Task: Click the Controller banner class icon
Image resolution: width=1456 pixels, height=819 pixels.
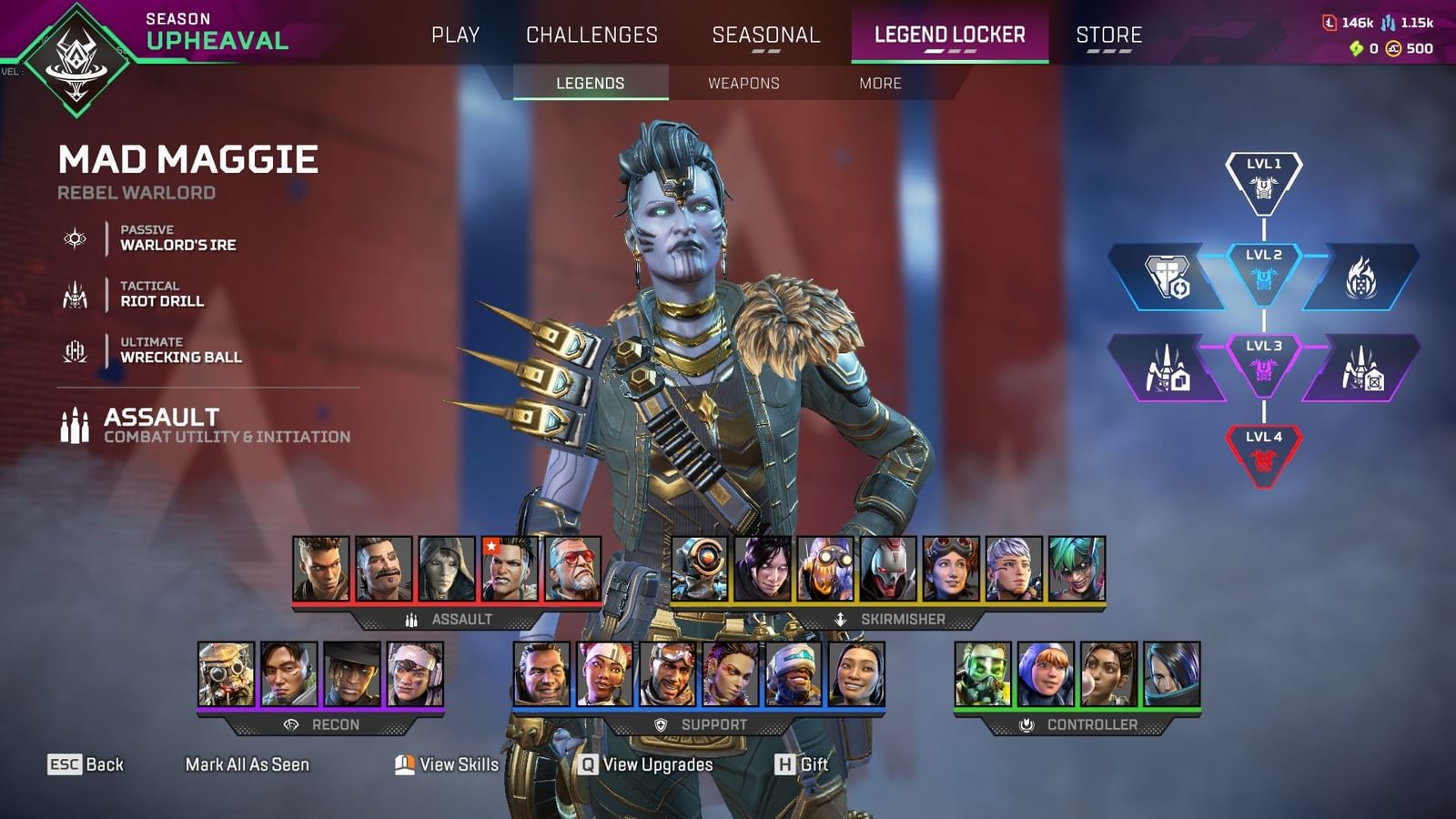Action: coord(1026,725)
